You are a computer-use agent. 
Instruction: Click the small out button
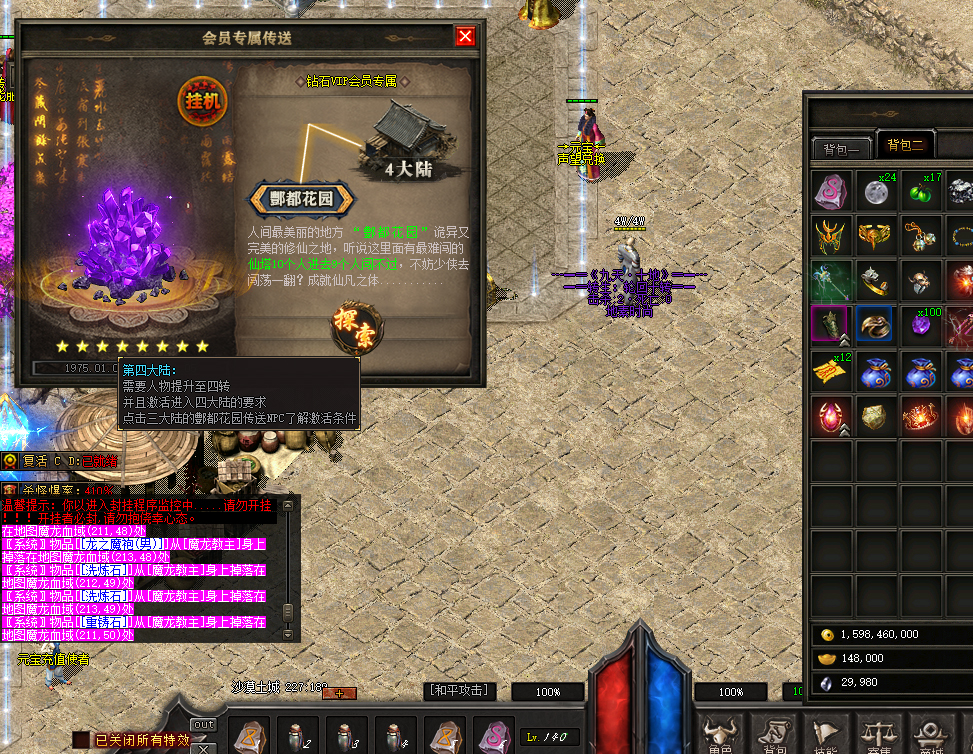pyautogui.click(x=203, y=724)
